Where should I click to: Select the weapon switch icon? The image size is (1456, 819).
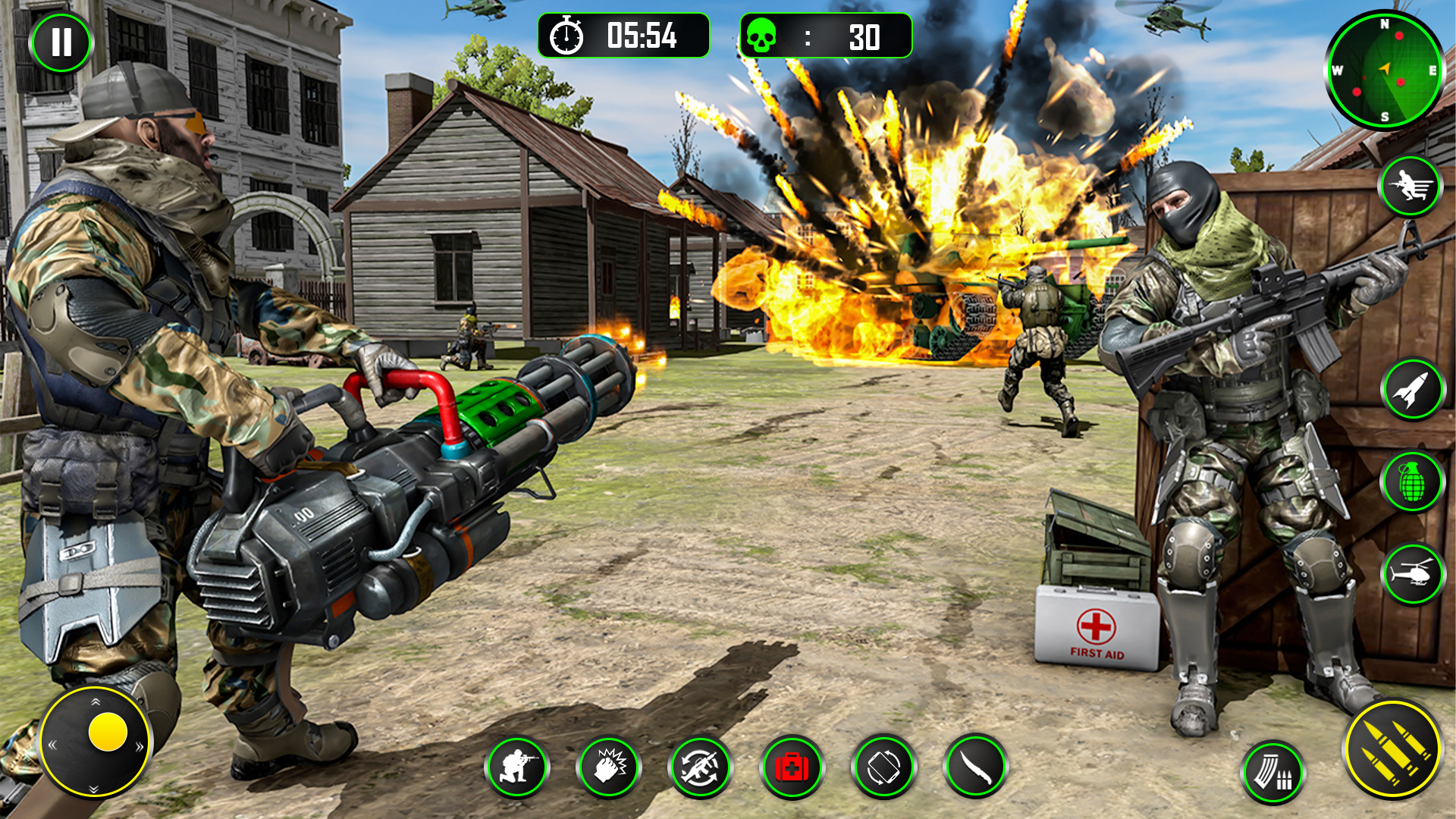pos(701,766)
